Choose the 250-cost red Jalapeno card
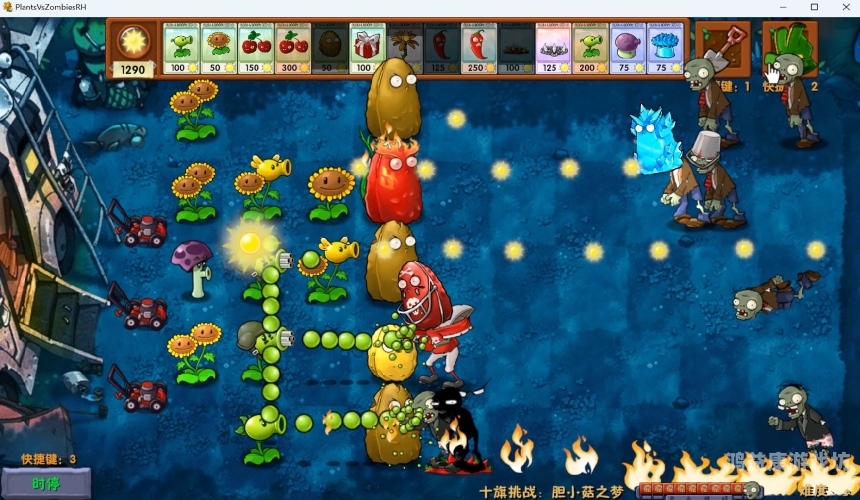This screenshot has width=860, height=500. click(x=479, y=49)
